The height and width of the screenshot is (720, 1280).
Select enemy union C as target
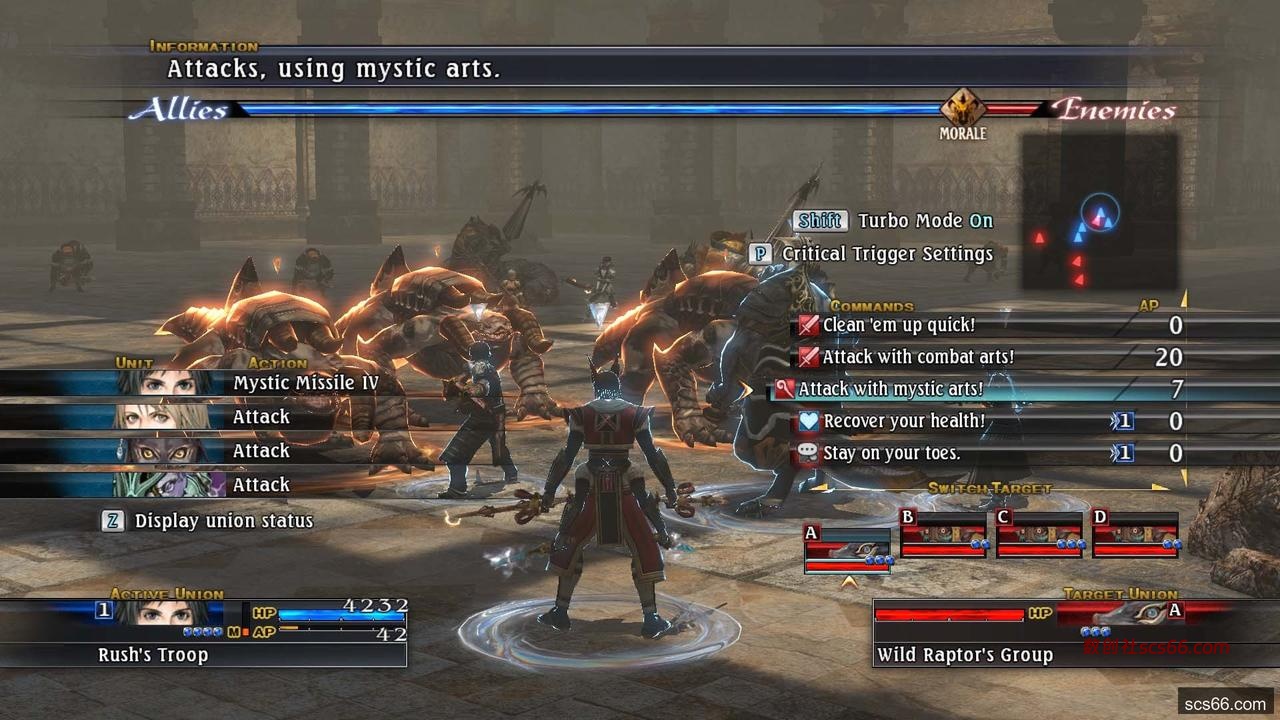1039,533
